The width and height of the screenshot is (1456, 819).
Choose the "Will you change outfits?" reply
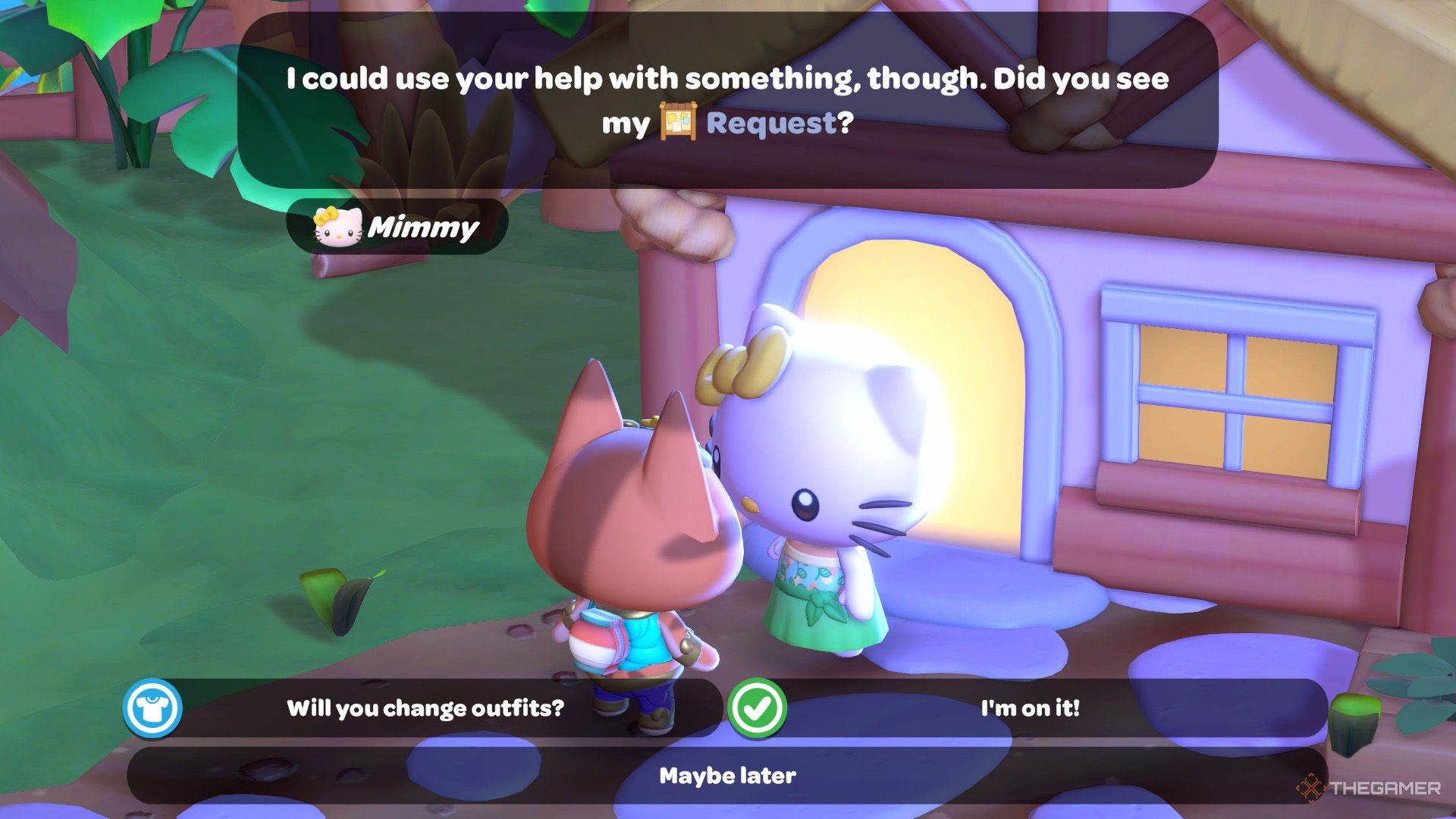tap(425, 708)
